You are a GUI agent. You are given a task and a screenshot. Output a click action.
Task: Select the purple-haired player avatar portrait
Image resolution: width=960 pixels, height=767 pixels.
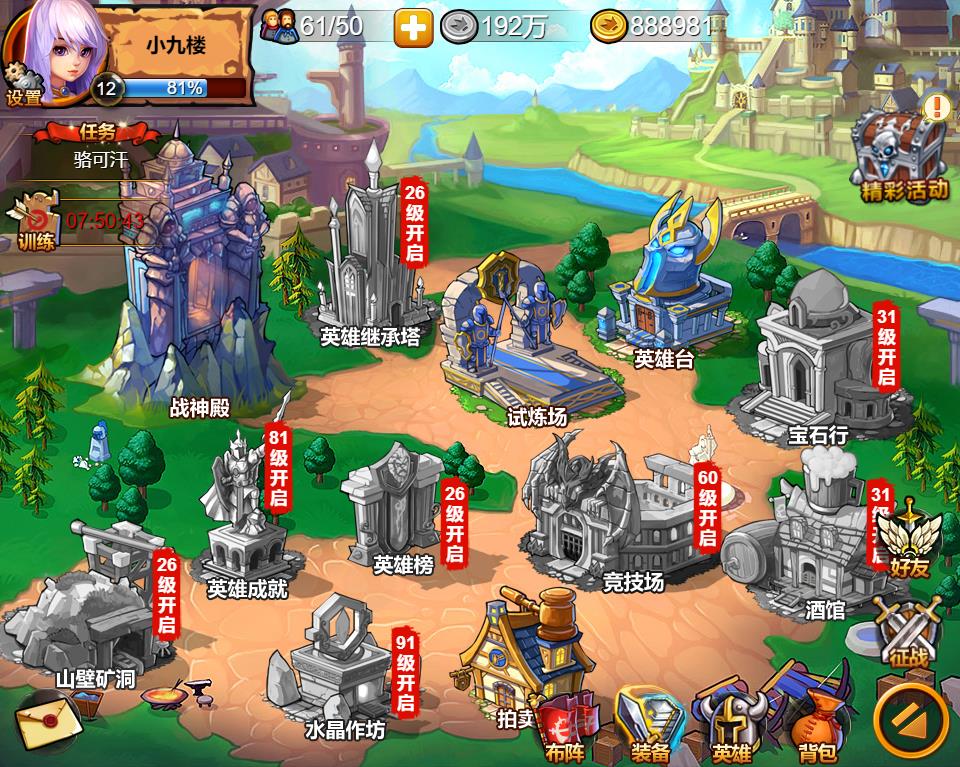[x=50, y=45]
